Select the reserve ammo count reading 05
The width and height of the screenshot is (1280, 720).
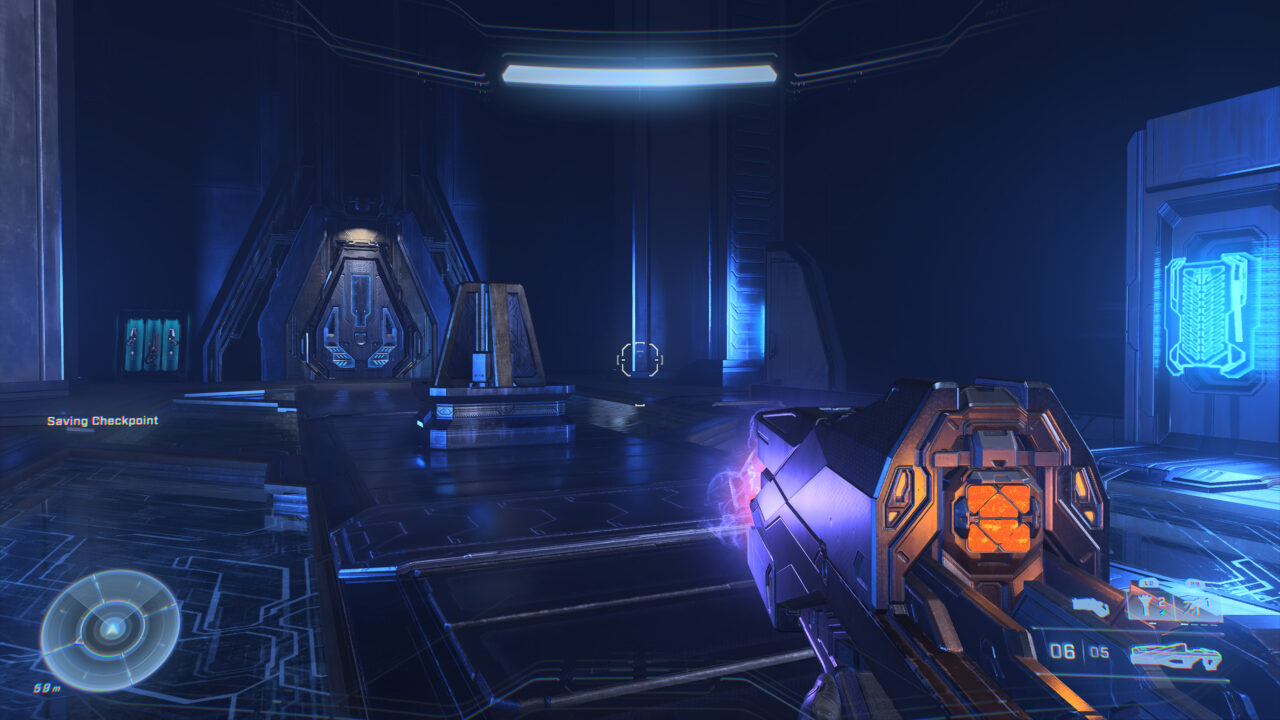pos(1098,650)
